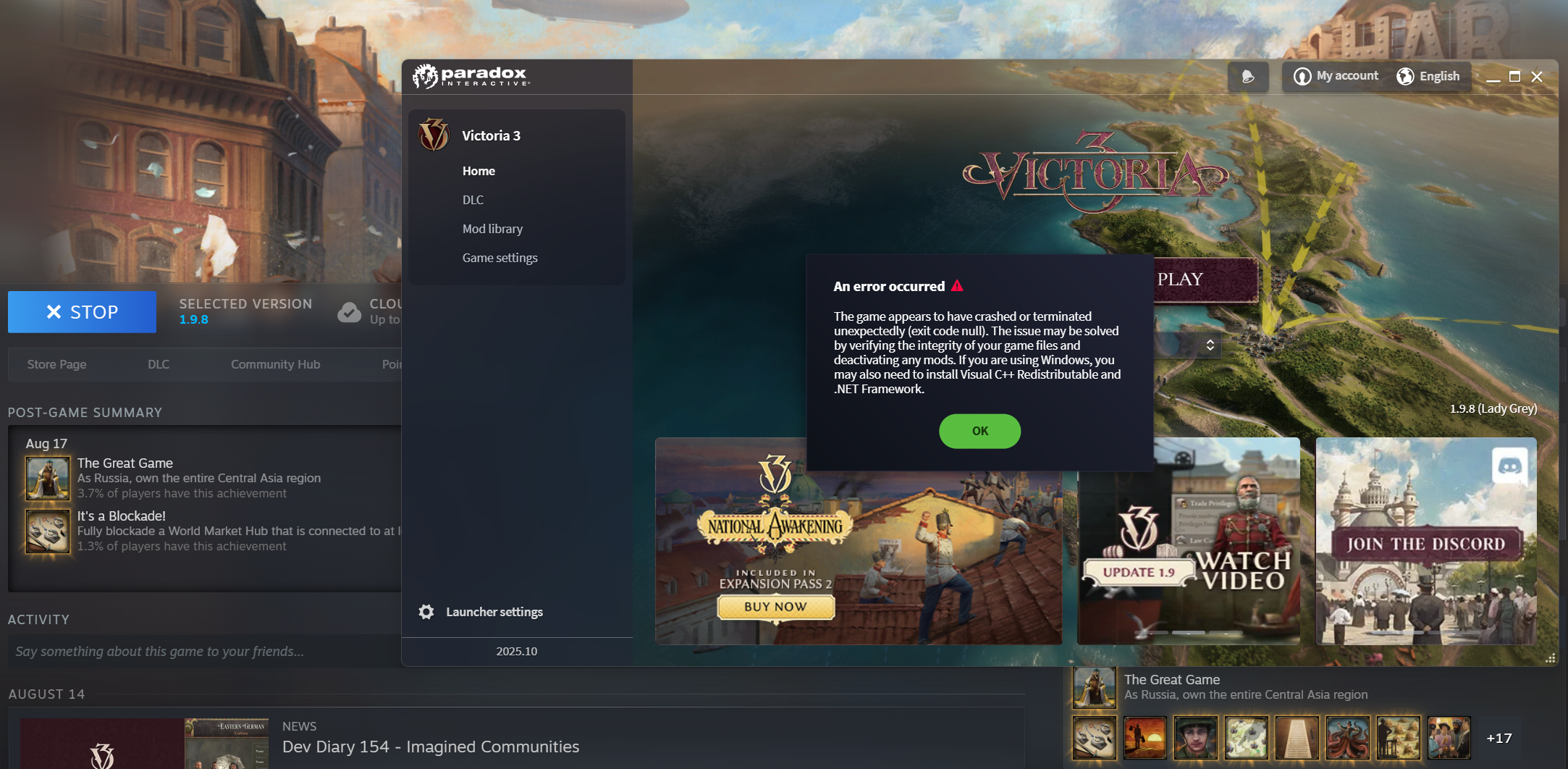Open the game version selector near PLAY
This screenshot has height=769, width=1568.
tap(1209, 345)
